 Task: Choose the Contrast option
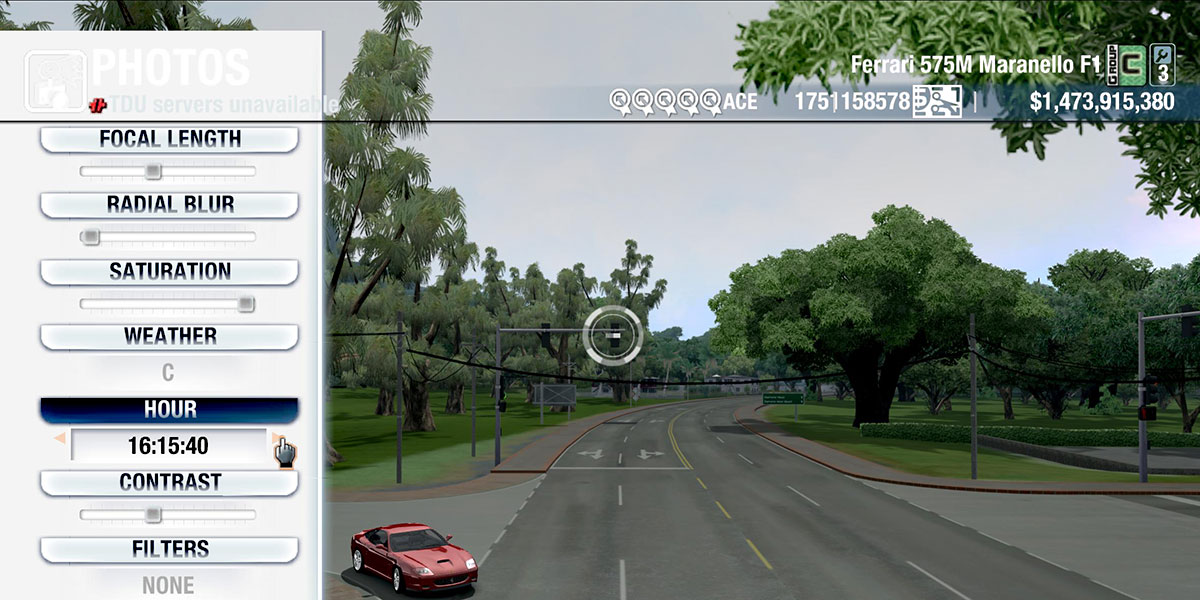169,483
